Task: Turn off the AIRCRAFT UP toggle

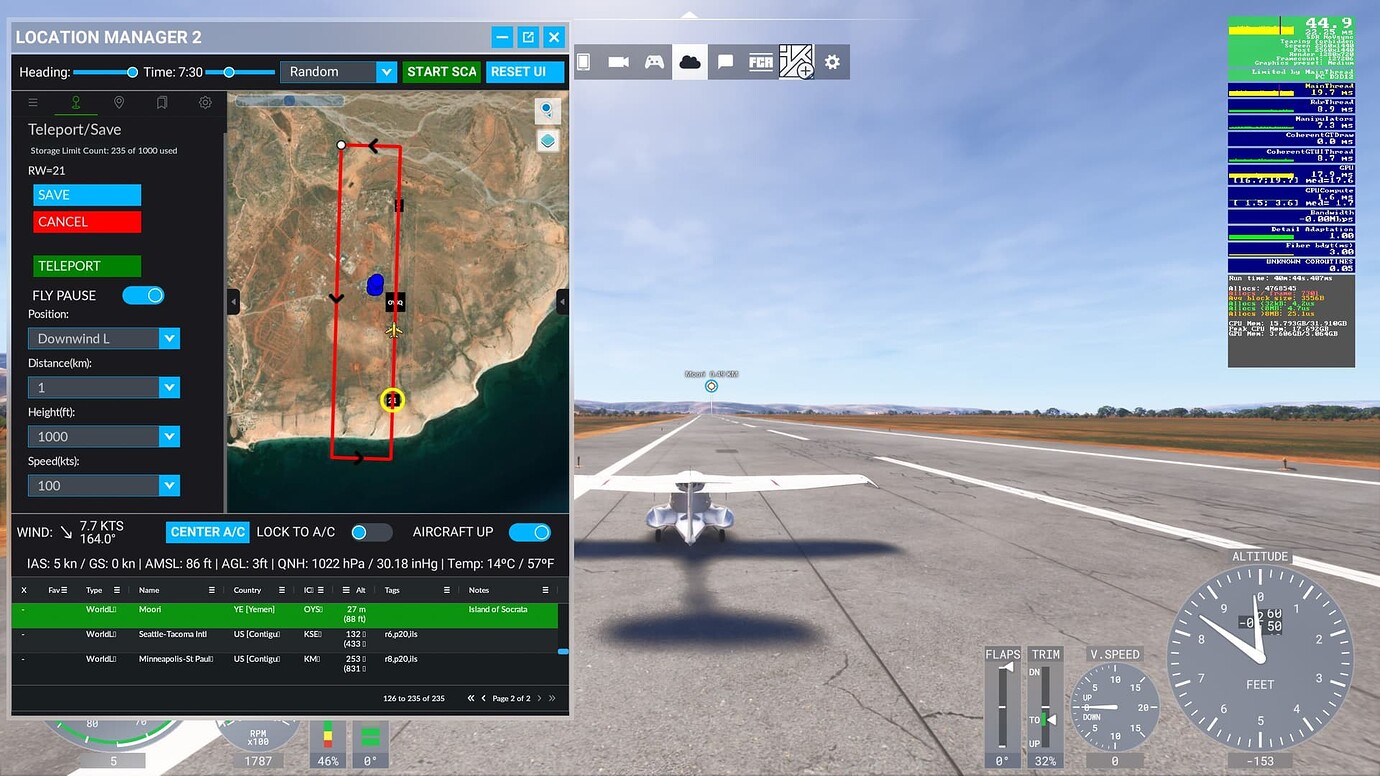Action: 530,532
